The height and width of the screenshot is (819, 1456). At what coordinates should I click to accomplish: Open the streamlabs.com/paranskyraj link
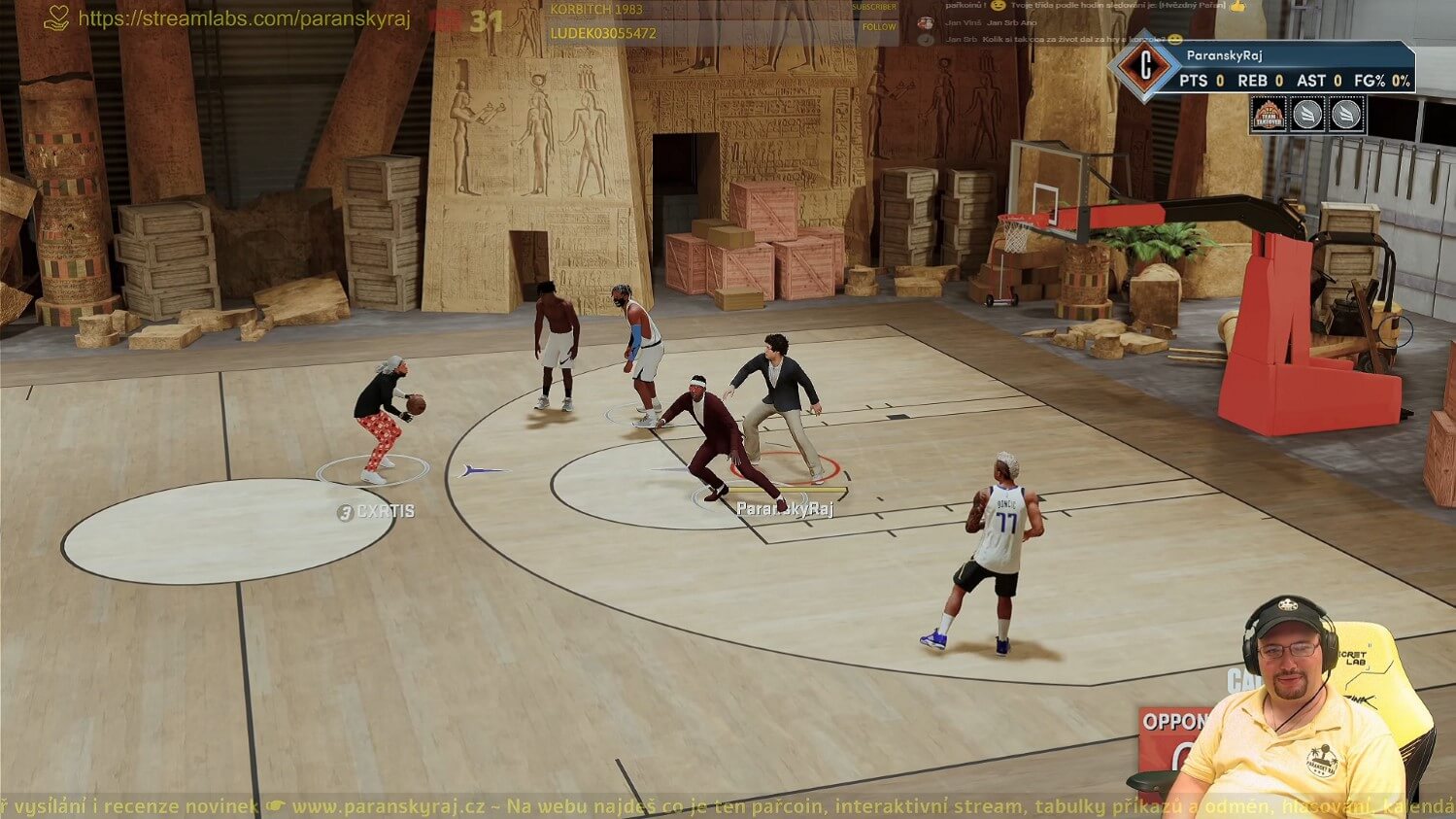pos(244,18)
